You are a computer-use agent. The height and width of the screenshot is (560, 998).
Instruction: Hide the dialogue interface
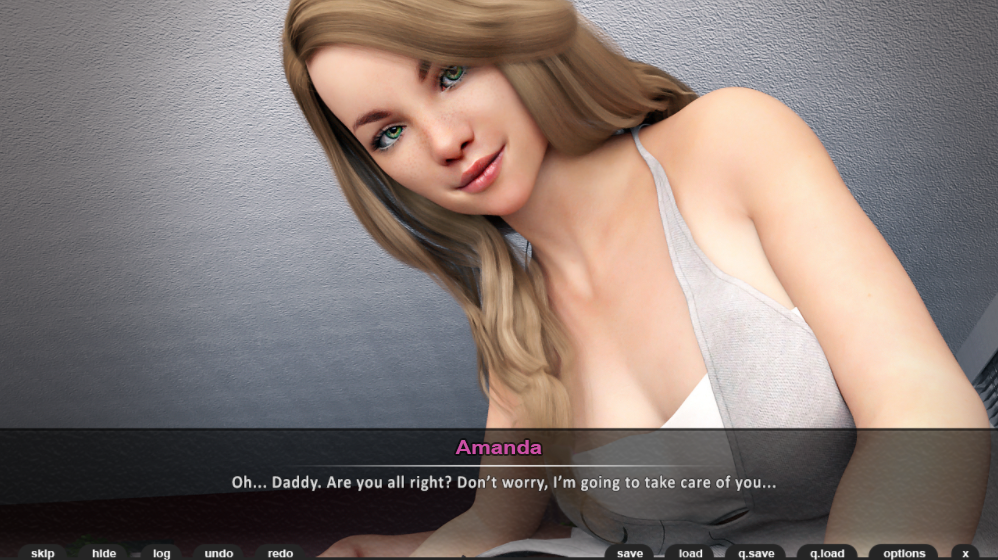(x=104, y=553)
